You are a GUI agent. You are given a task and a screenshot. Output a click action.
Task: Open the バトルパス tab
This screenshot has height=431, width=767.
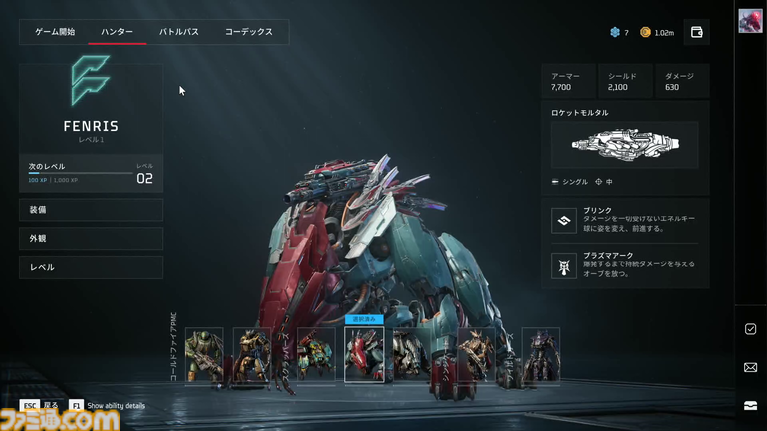[179, 32]
